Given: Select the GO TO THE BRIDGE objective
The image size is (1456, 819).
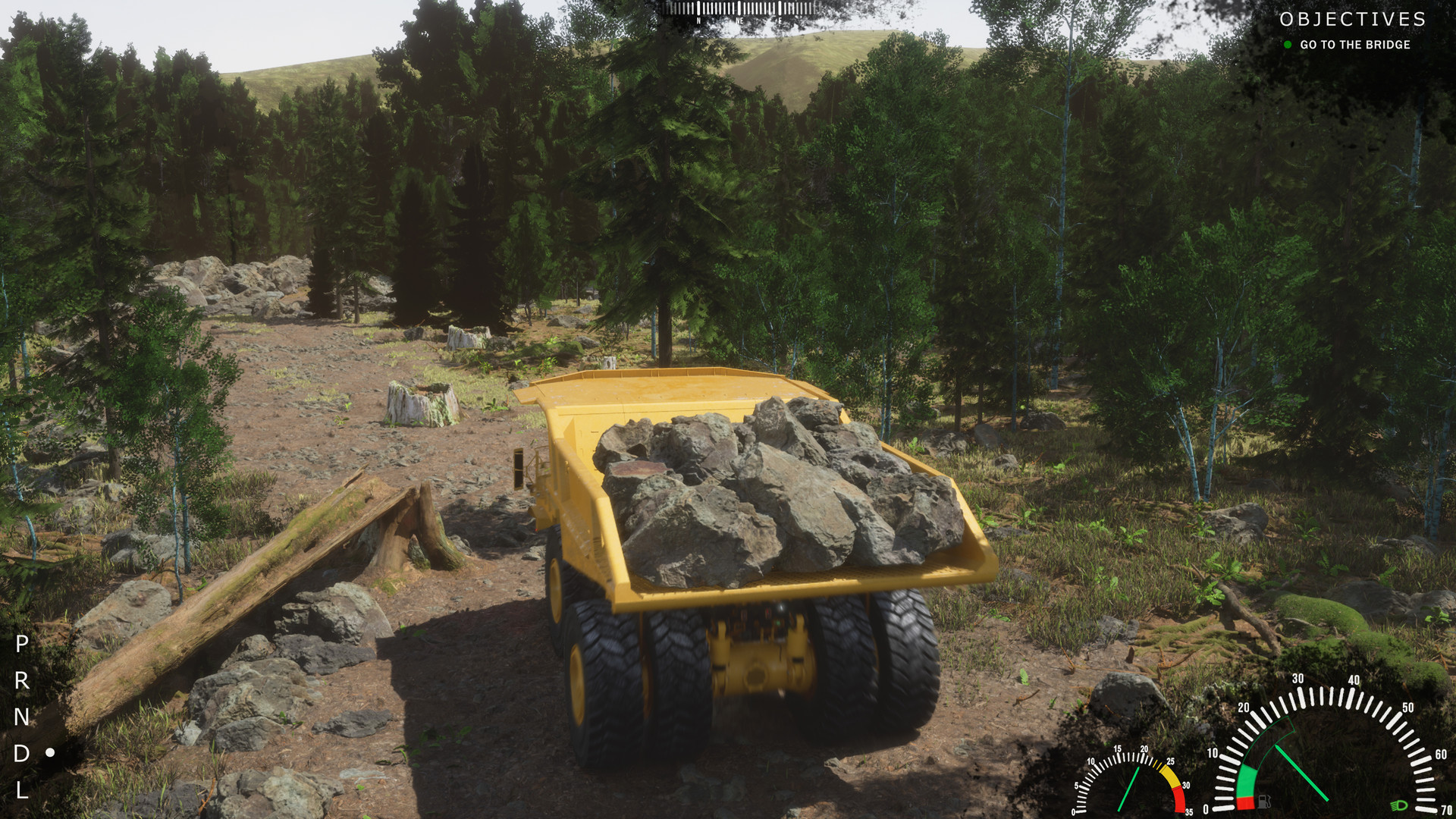Looking at the screenshot, I should (x=1354, y=45).
